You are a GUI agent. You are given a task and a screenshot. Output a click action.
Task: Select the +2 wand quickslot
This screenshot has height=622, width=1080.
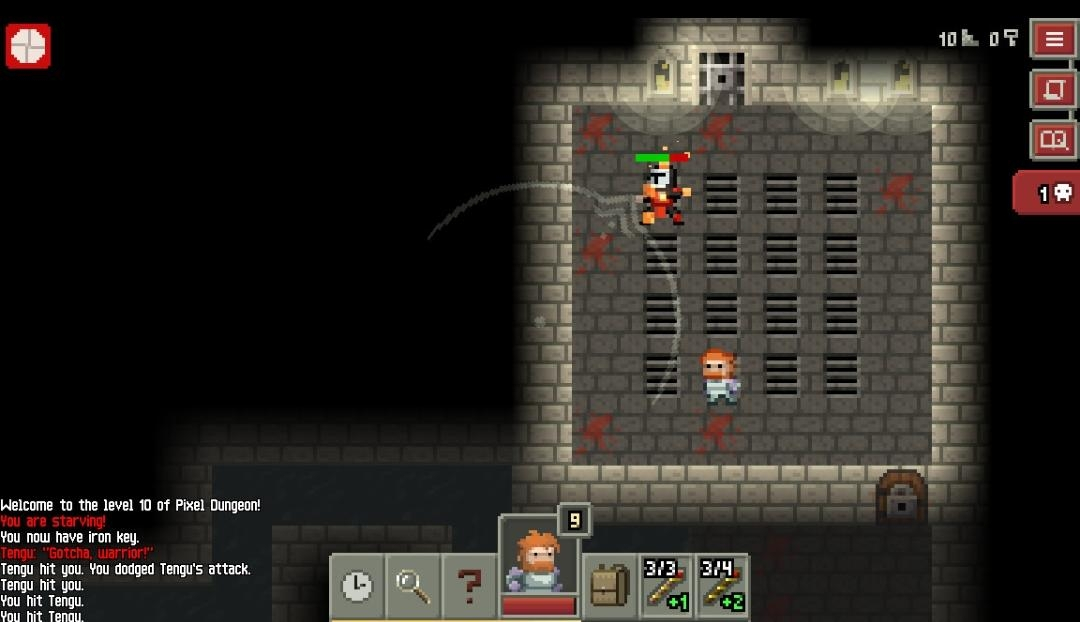(x=722, y=584)
